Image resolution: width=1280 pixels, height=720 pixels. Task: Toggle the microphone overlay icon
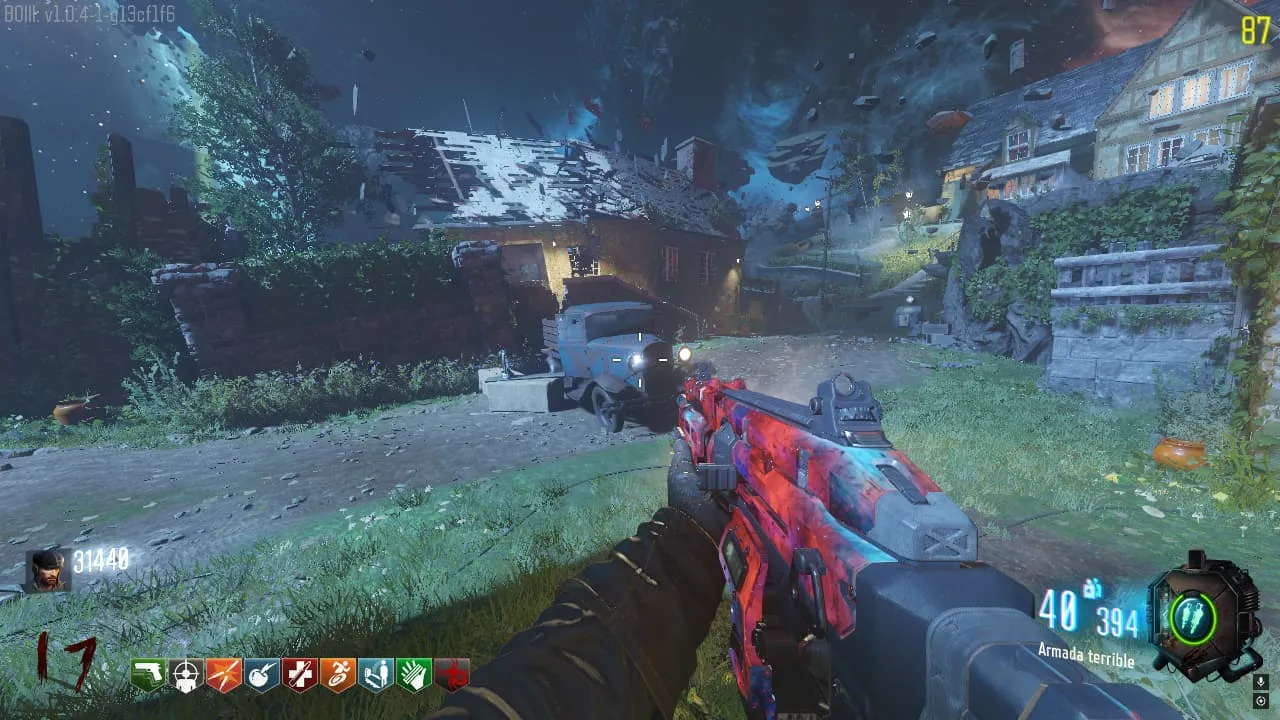pos(1260,683)
